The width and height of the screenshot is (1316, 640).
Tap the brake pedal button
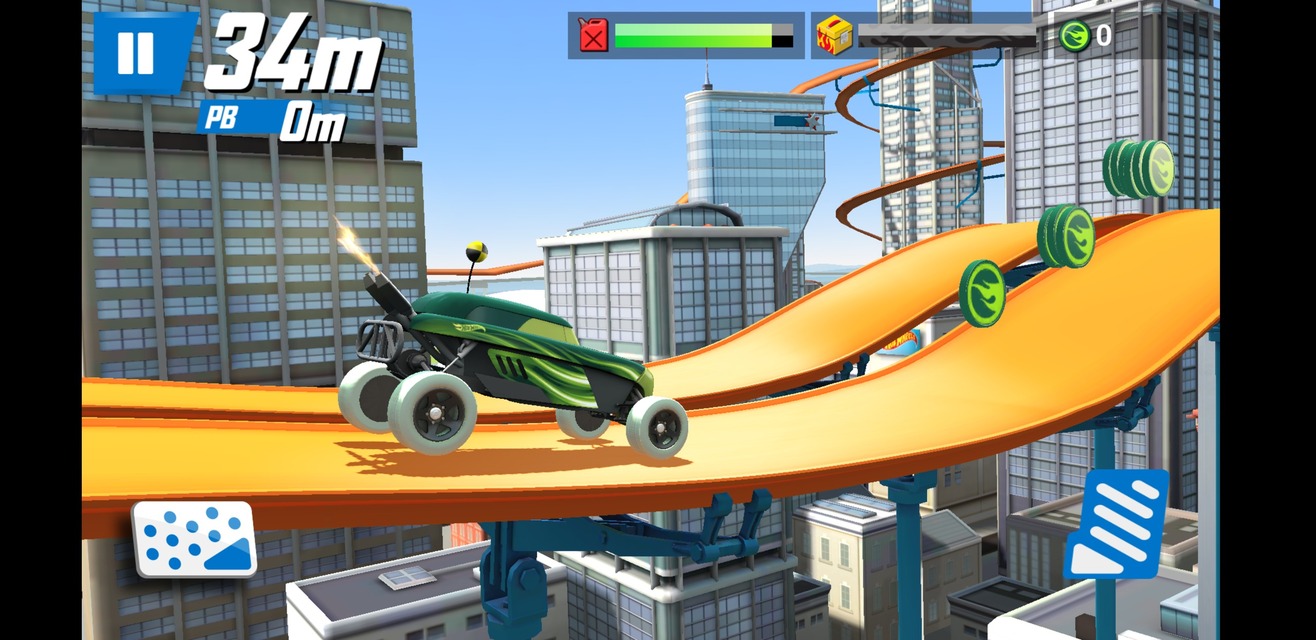pyautogui.click(x=194, y=538)
